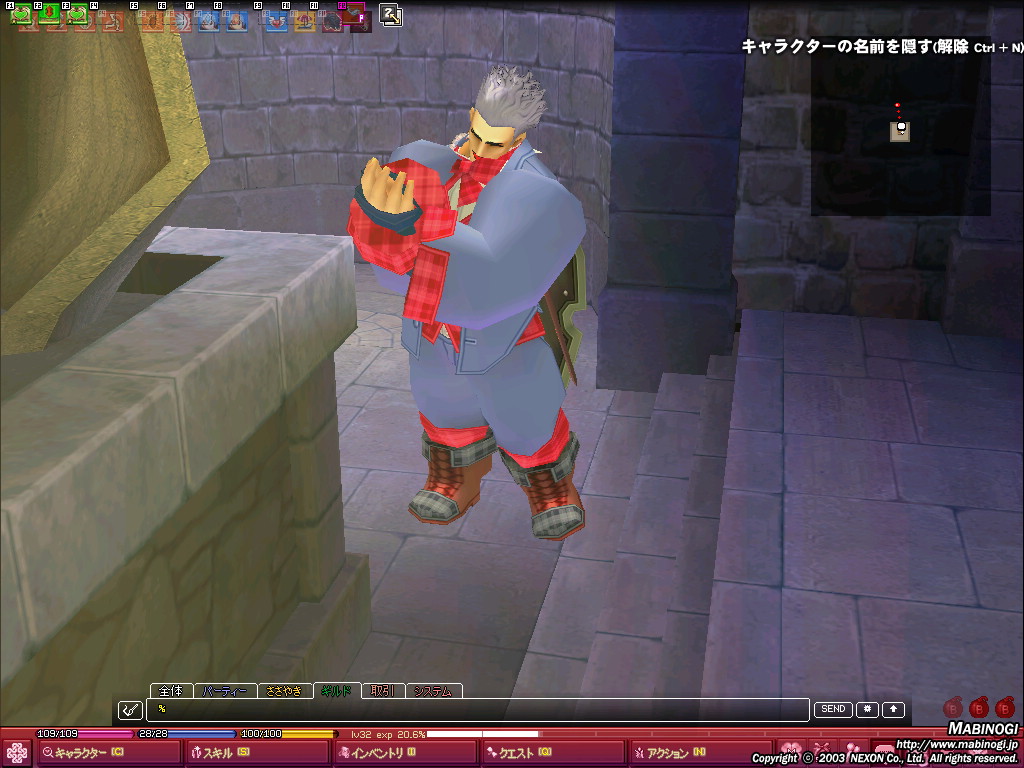Switch to the 全体 (All) chat tab
Viewport: 1024px width, 768px height.
click(171, 691)
